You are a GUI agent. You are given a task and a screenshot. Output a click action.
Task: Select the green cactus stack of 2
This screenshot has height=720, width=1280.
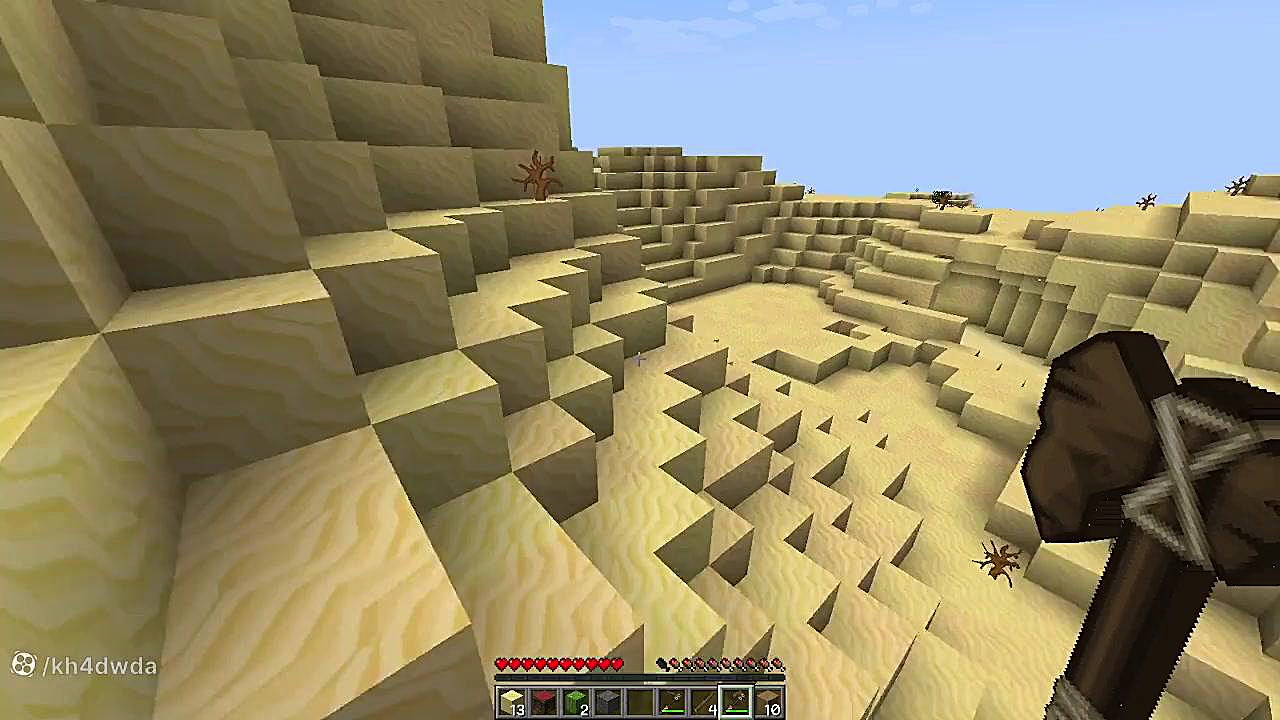point(576,703)
